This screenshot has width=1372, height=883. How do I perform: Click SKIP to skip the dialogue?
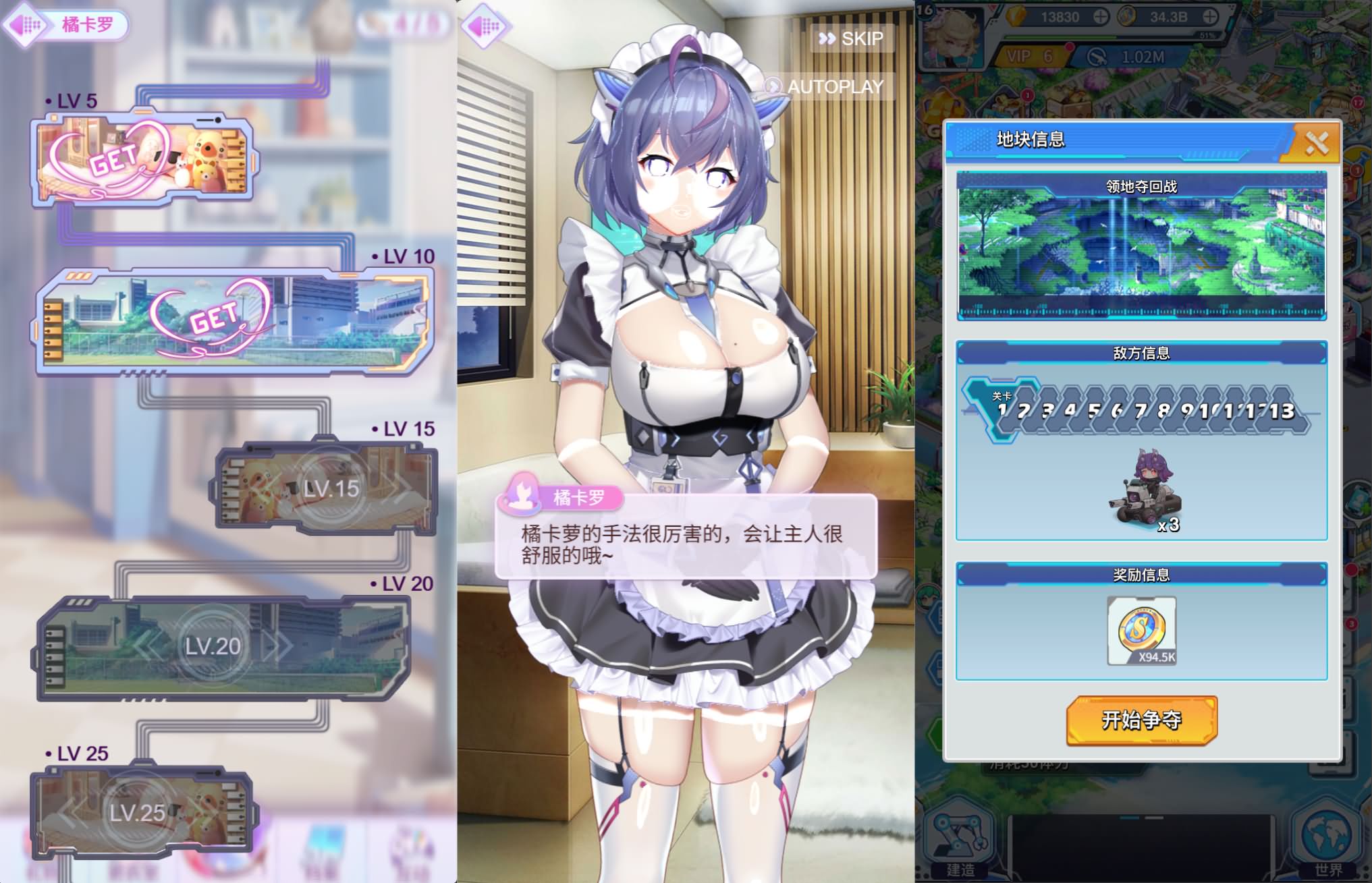click(852, 38)
